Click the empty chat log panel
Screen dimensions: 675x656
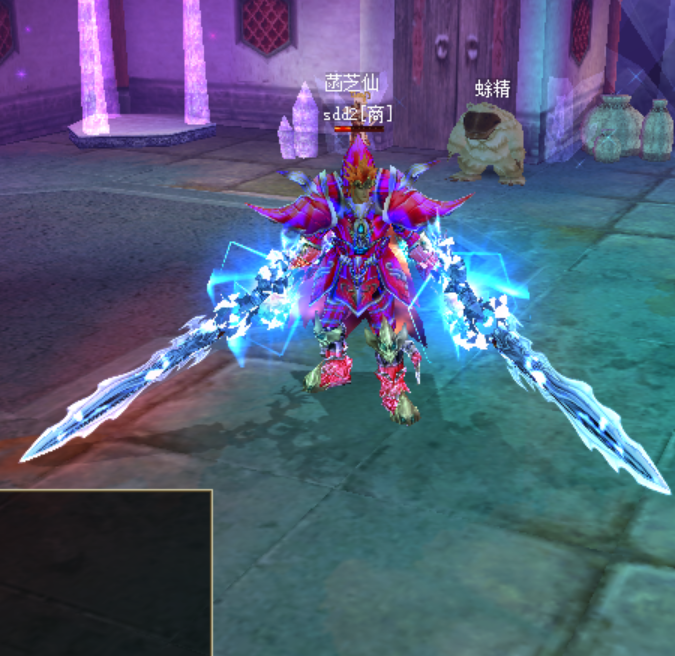coord(105,572)
